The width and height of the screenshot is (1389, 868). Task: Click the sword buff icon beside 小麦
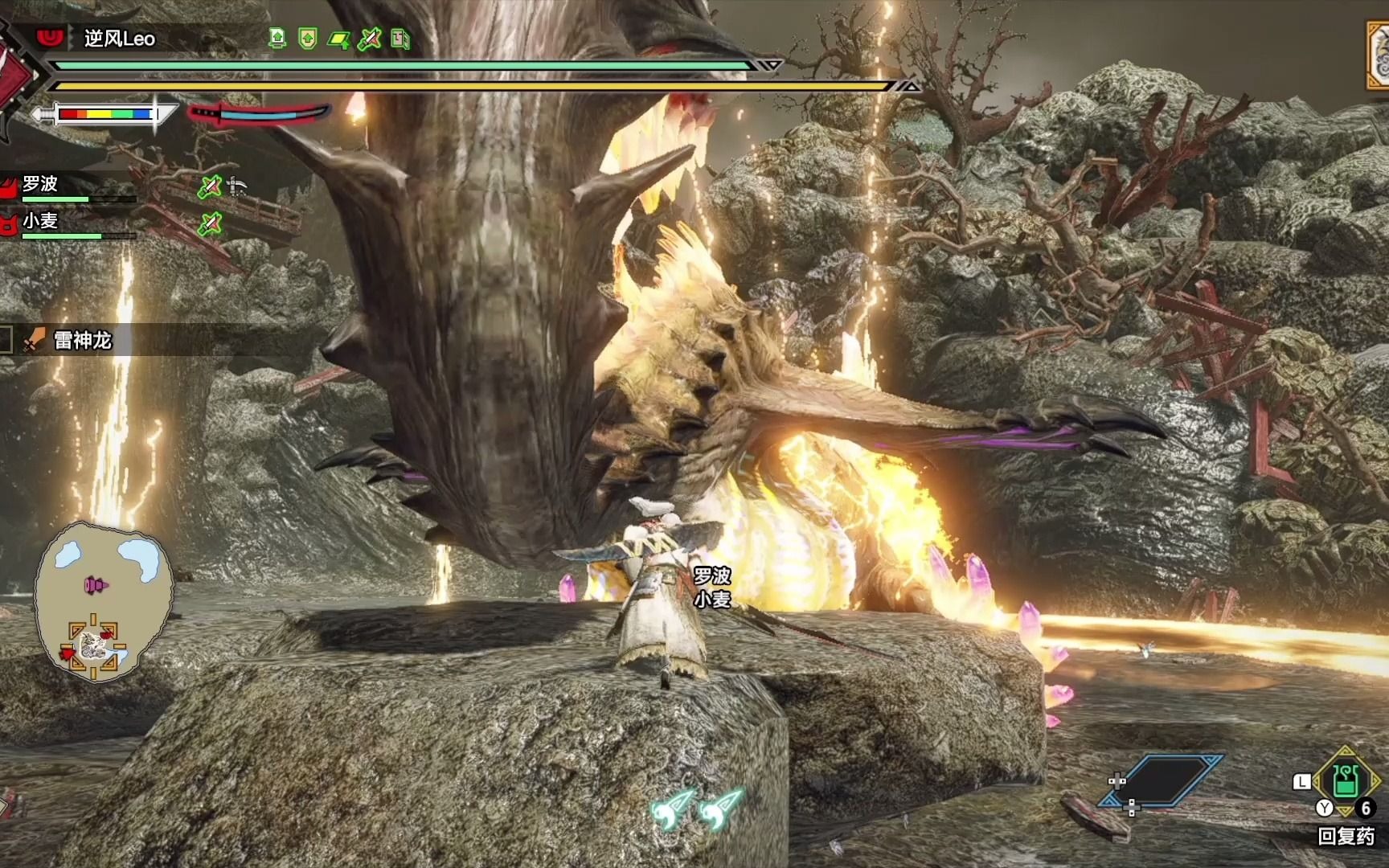coord(210,223)
